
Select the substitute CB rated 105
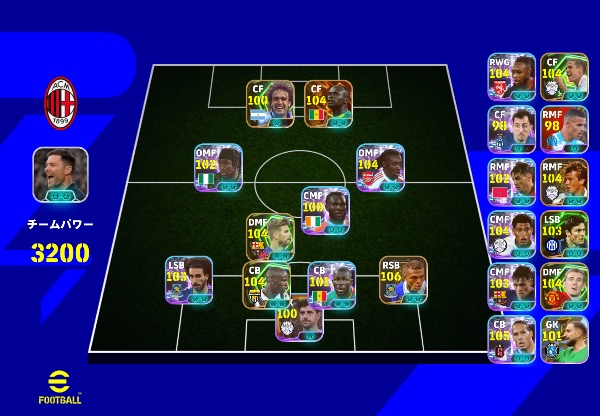point(512,339)
